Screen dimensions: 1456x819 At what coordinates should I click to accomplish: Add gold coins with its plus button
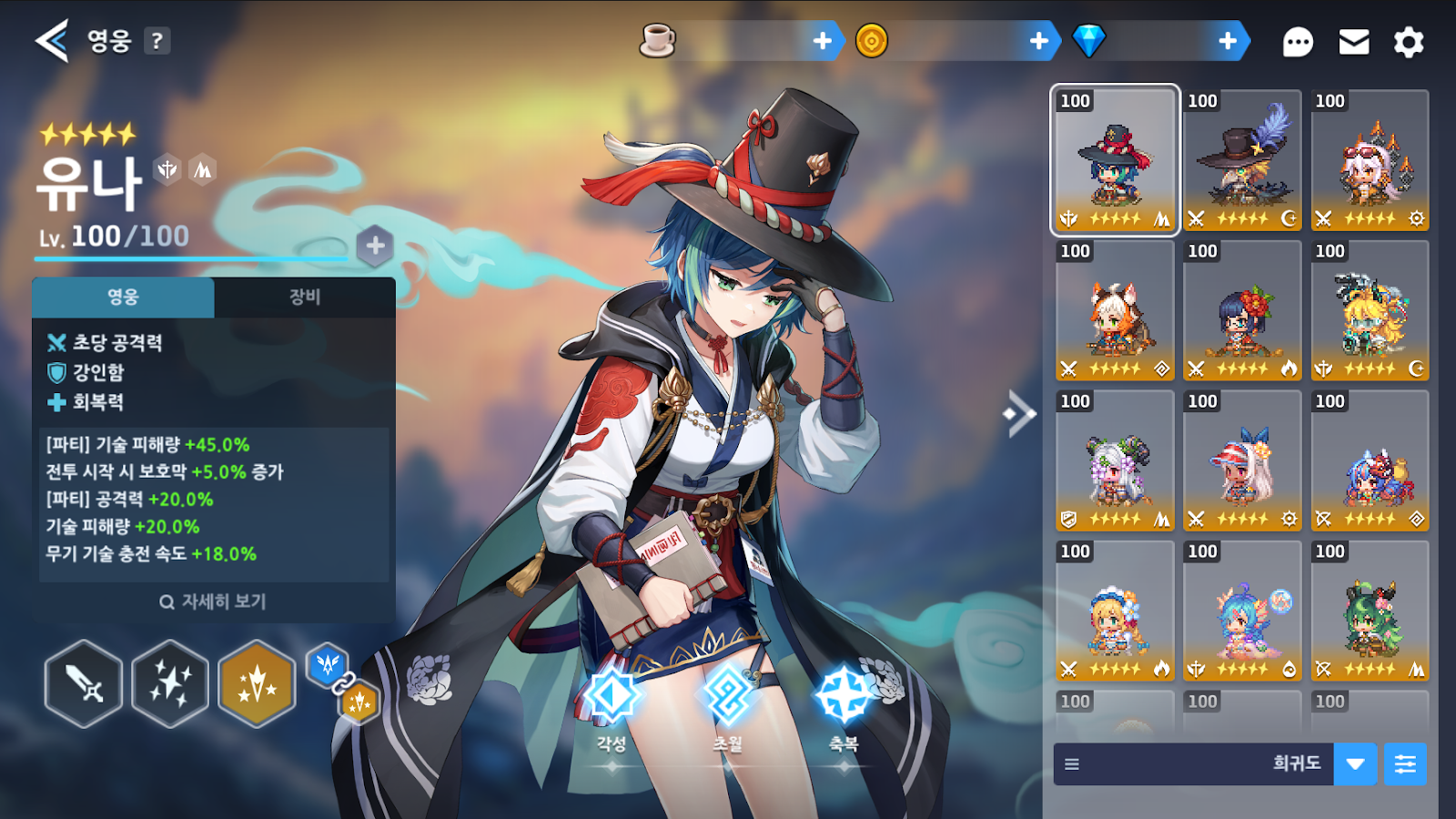1039,41
